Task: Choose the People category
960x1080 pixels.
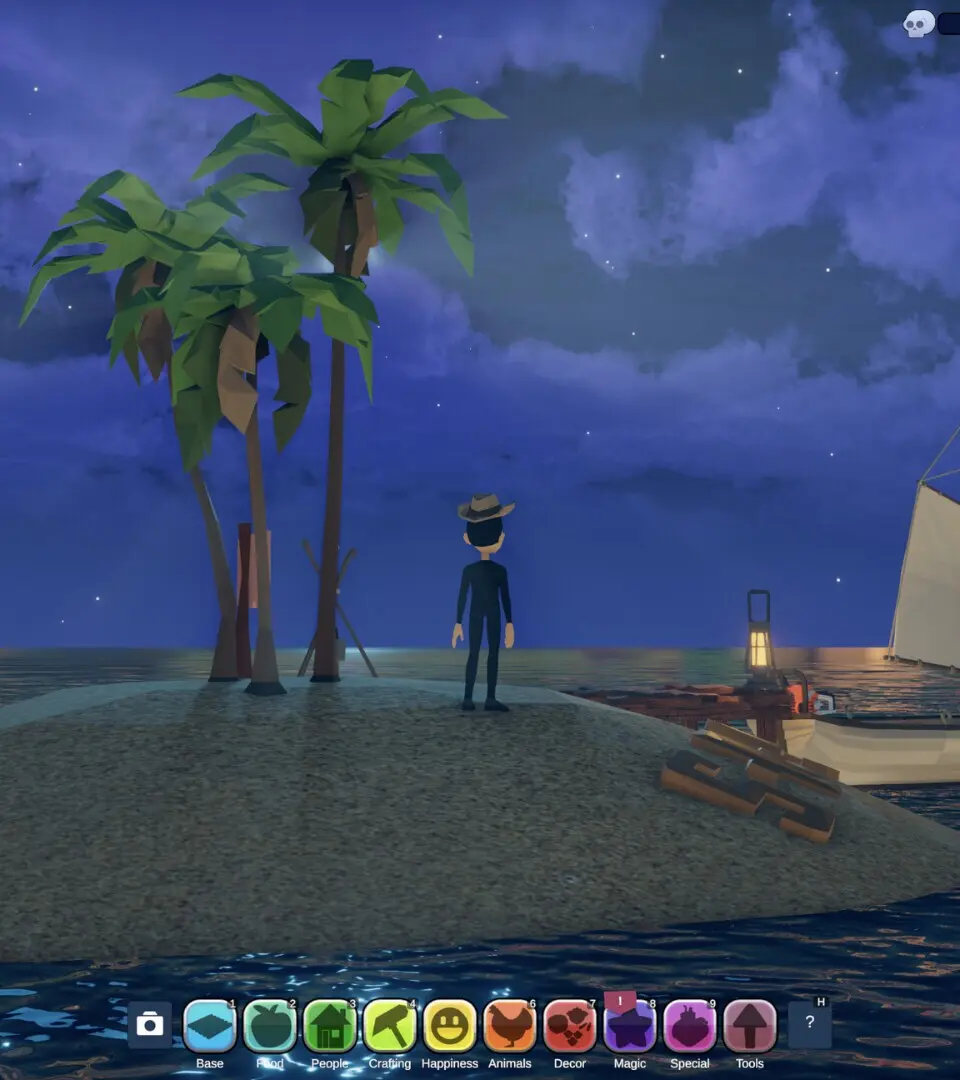Action: 330,1026
